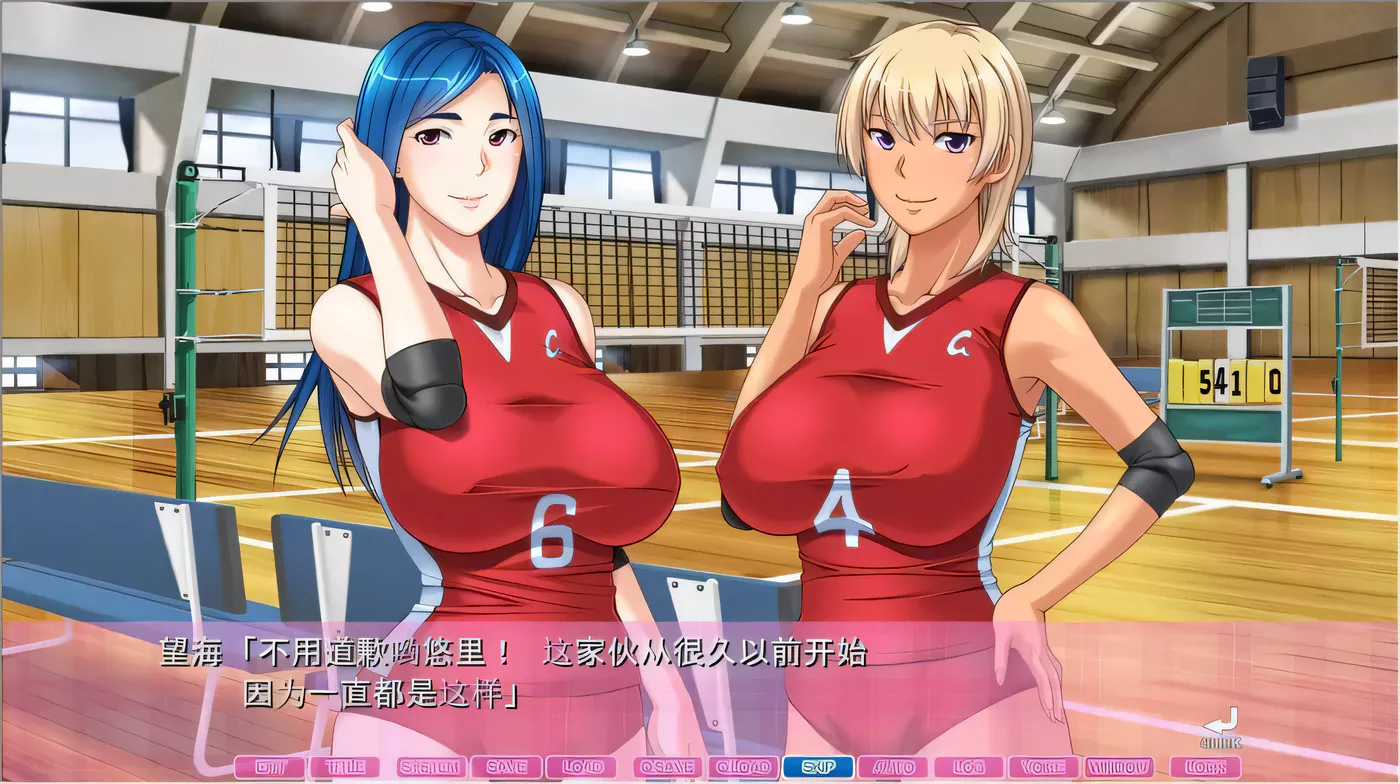Enable AUTO text advance
This screenshot has height=784, width=1400.
[893, 768]
